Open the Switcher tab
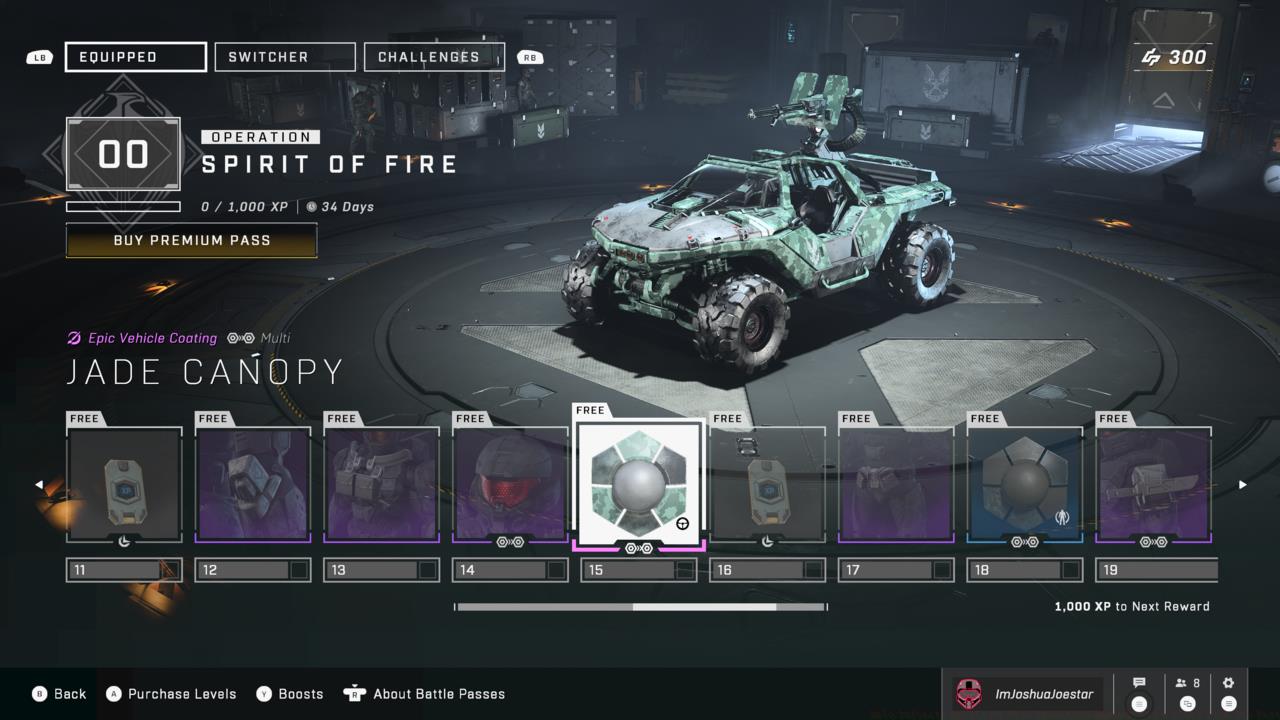This screenshot has height=720, width=1280. pos(285,57)
